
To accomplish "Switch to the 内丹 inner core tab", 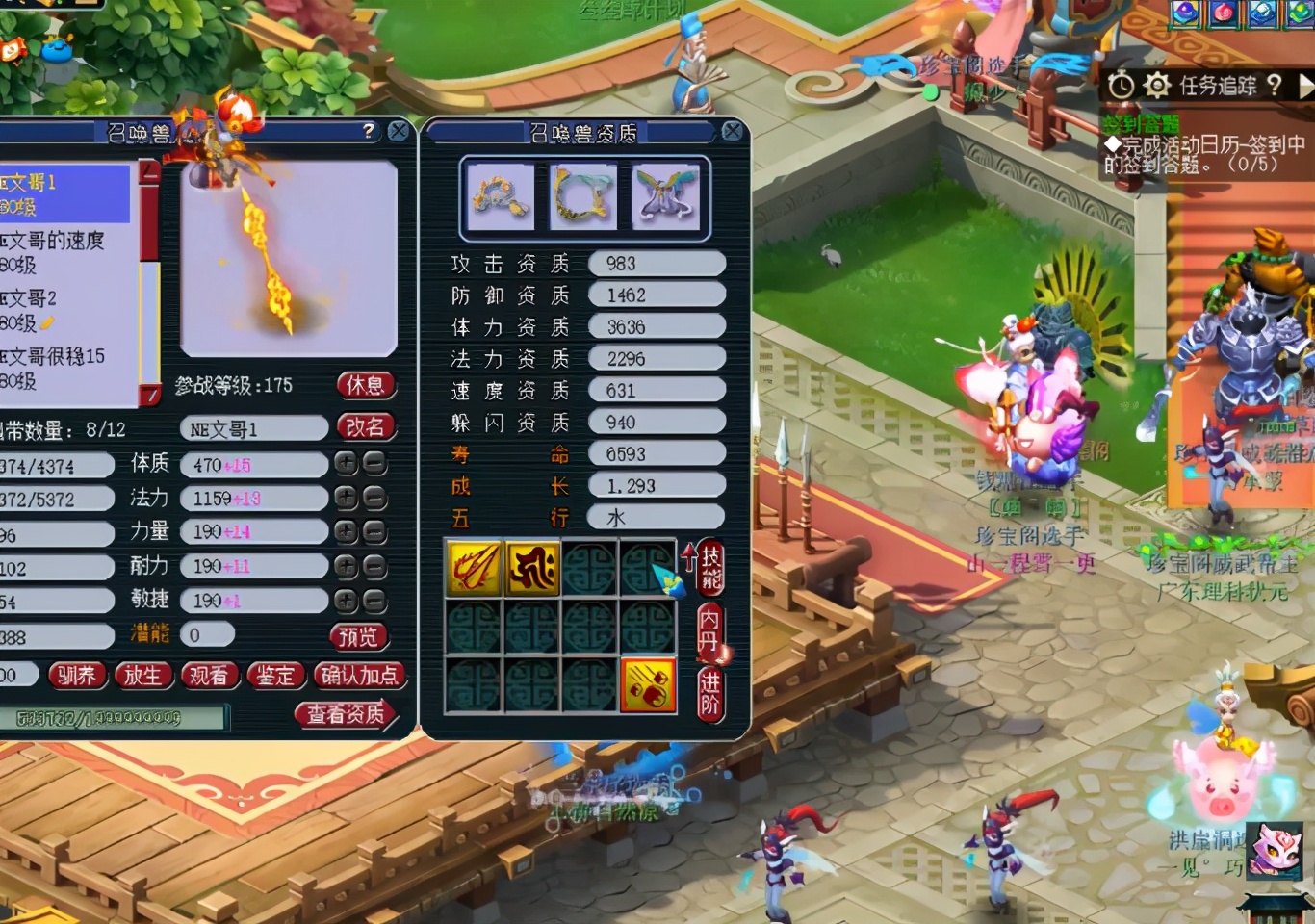I will pyautogui.click(x=709, y=630).
